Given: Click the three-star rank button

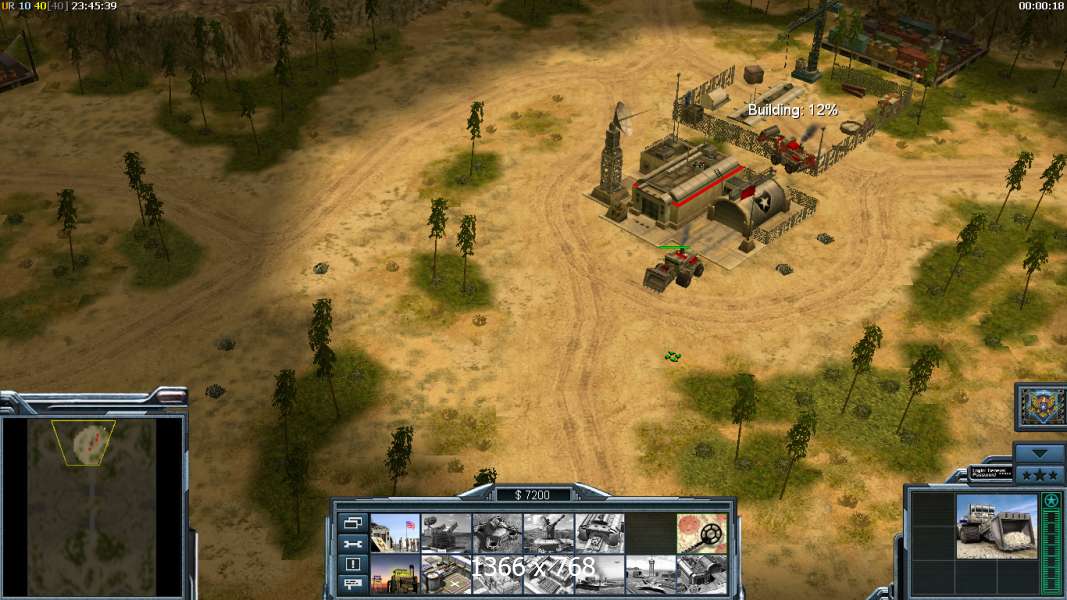Looking at the screenshot, I should point(1041,473).
